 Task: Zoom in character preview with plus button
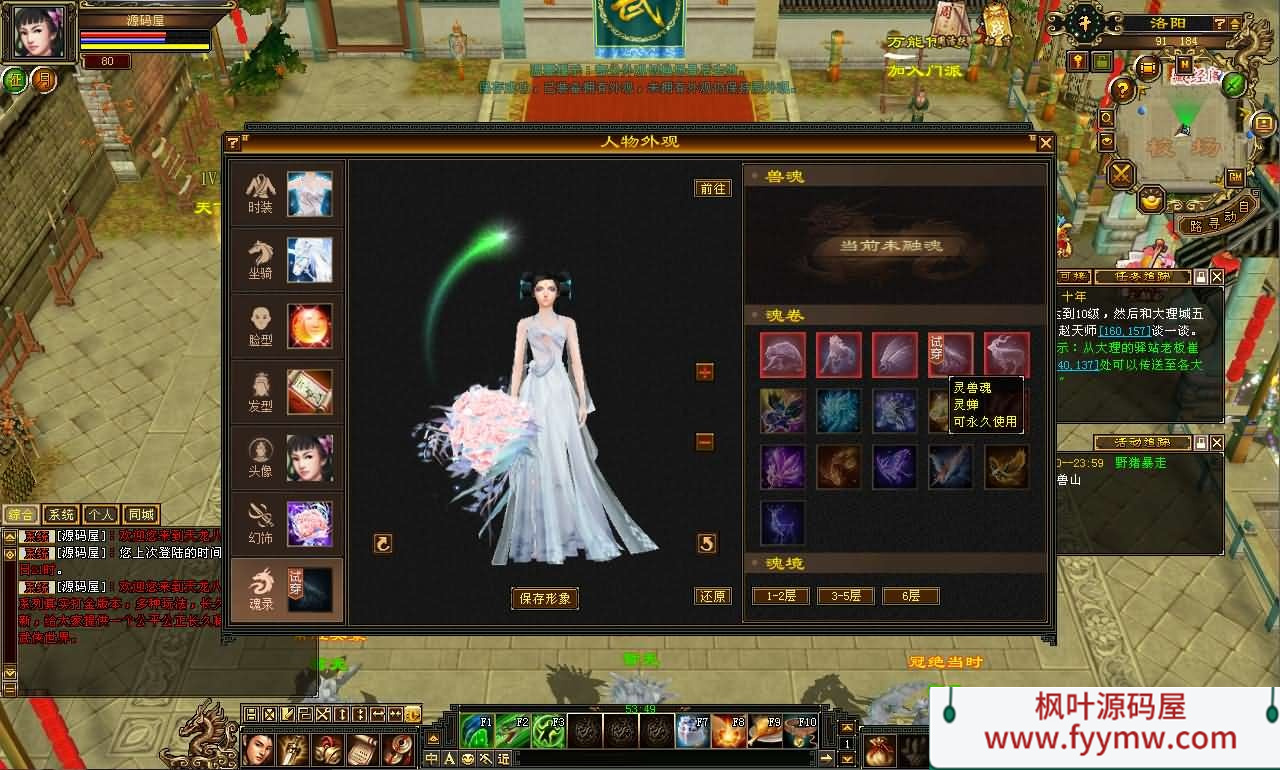pyautogui.click(x=705, y=372)
